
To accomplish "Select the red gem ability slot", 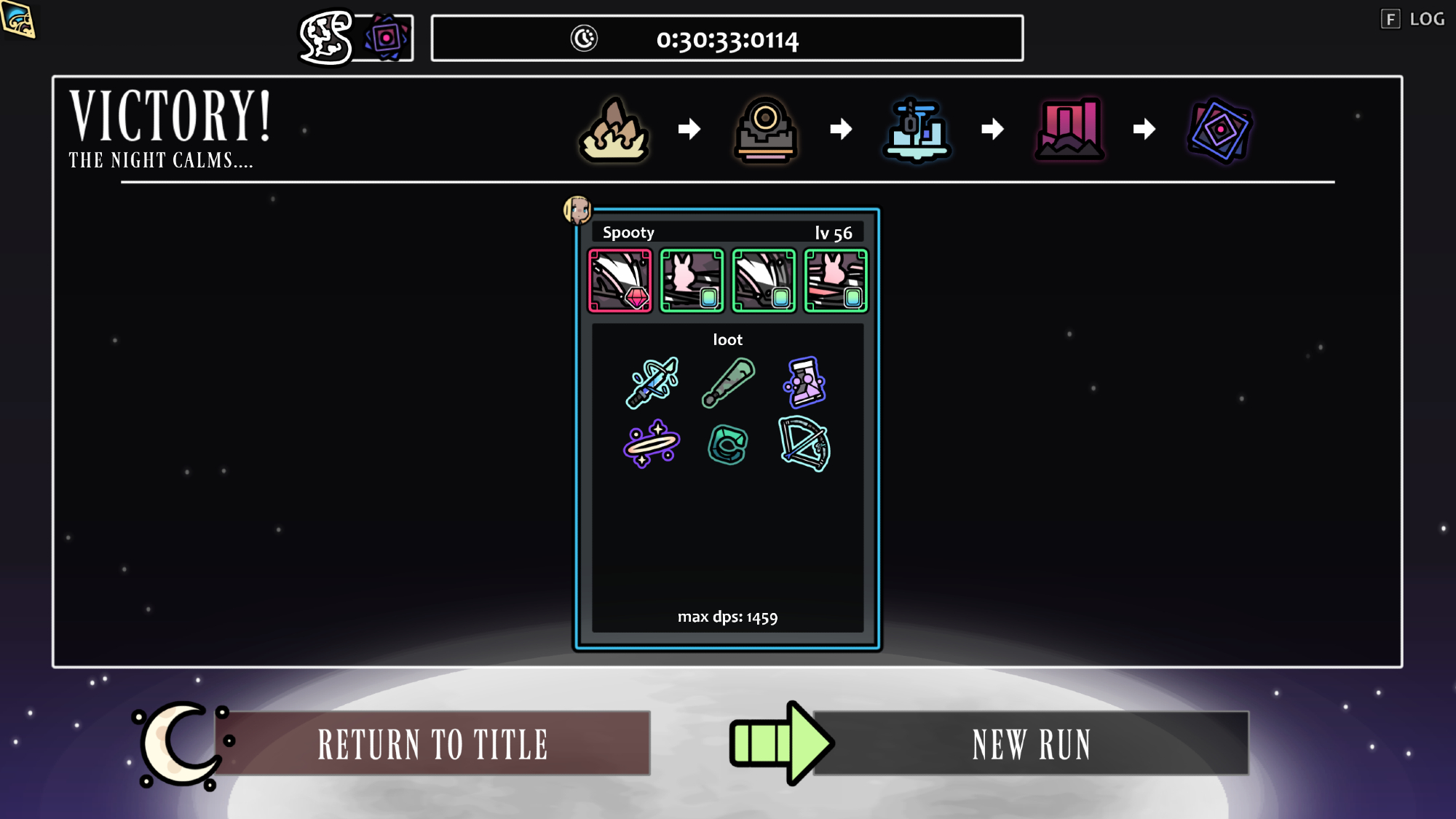I will coord(620,281).
